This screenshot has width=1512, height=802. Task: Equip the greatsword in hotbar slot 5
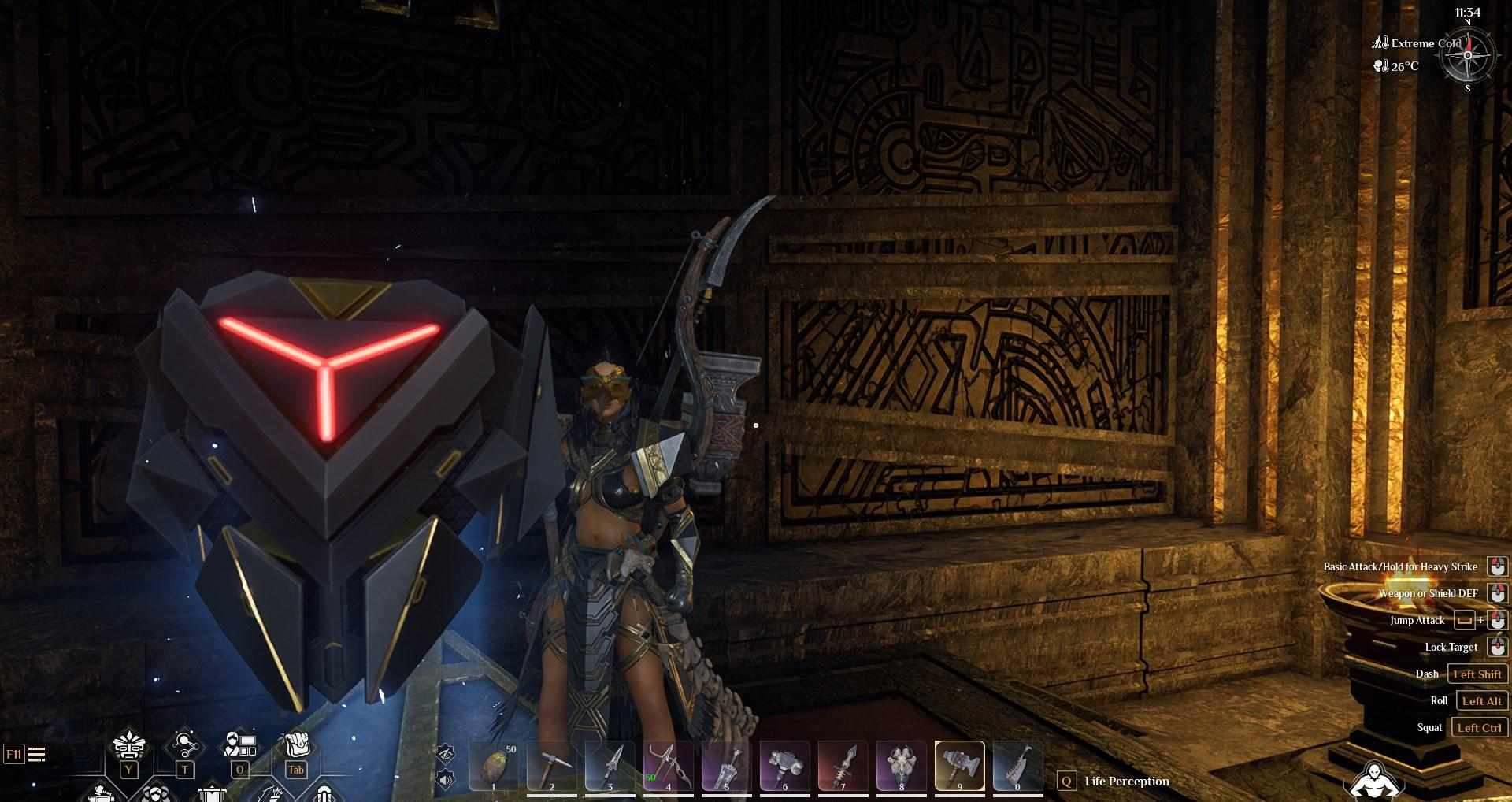tap(726, 766)
